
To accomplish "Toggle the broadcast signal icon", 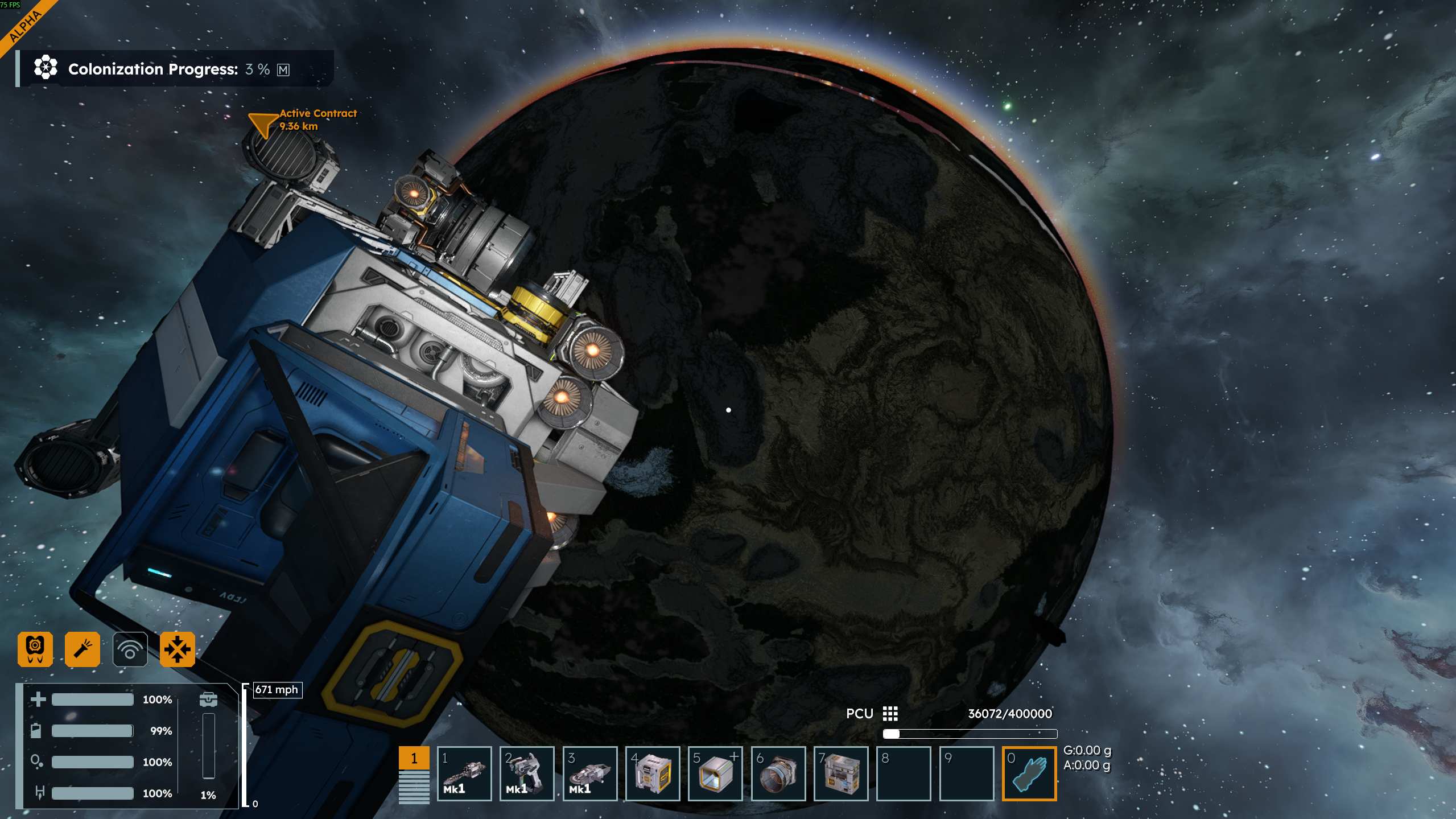I will (130, 649).
